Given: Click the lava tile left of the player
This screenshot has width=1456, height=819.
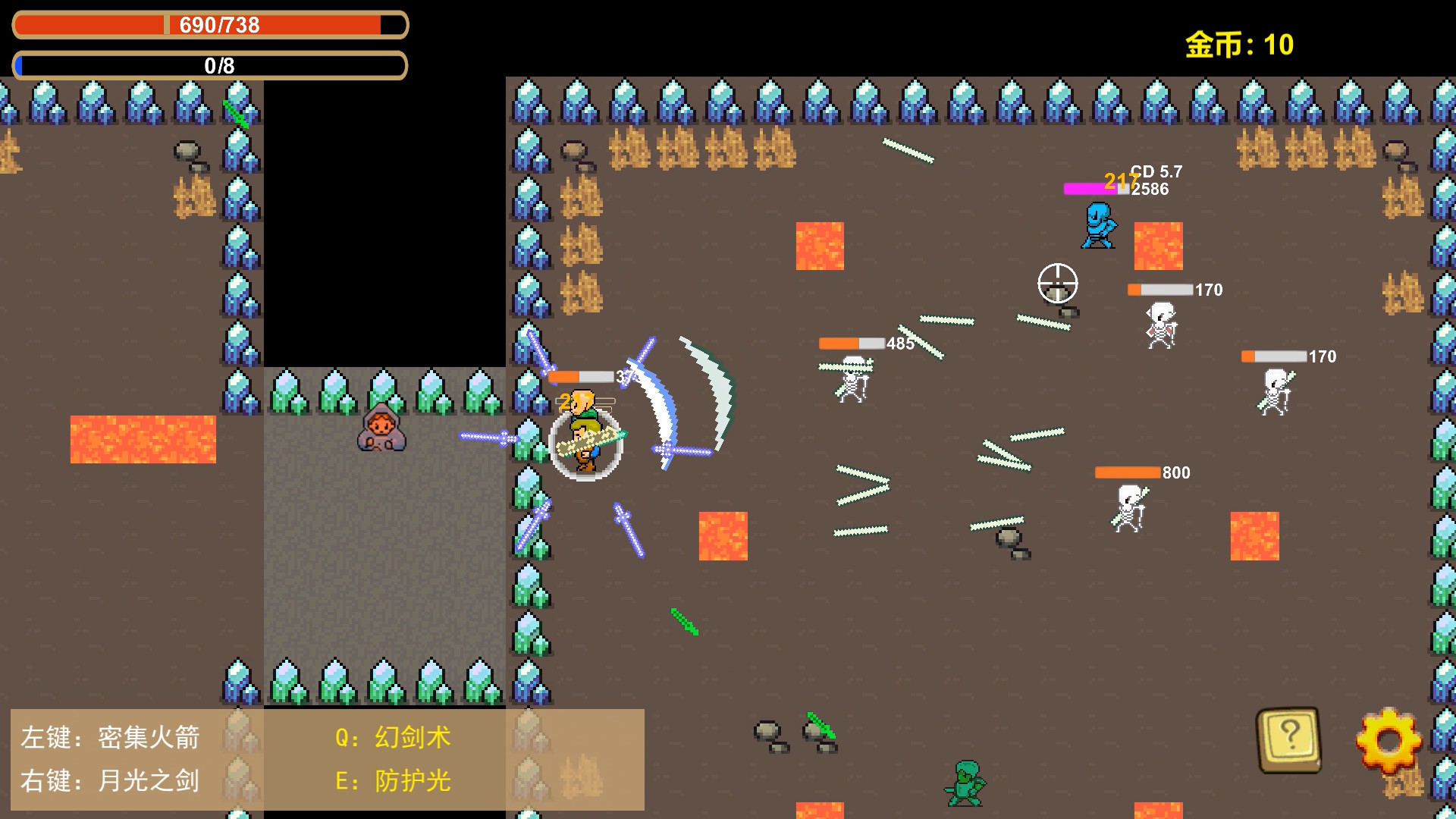Looking at the screenshot, I should click(144, 440).
